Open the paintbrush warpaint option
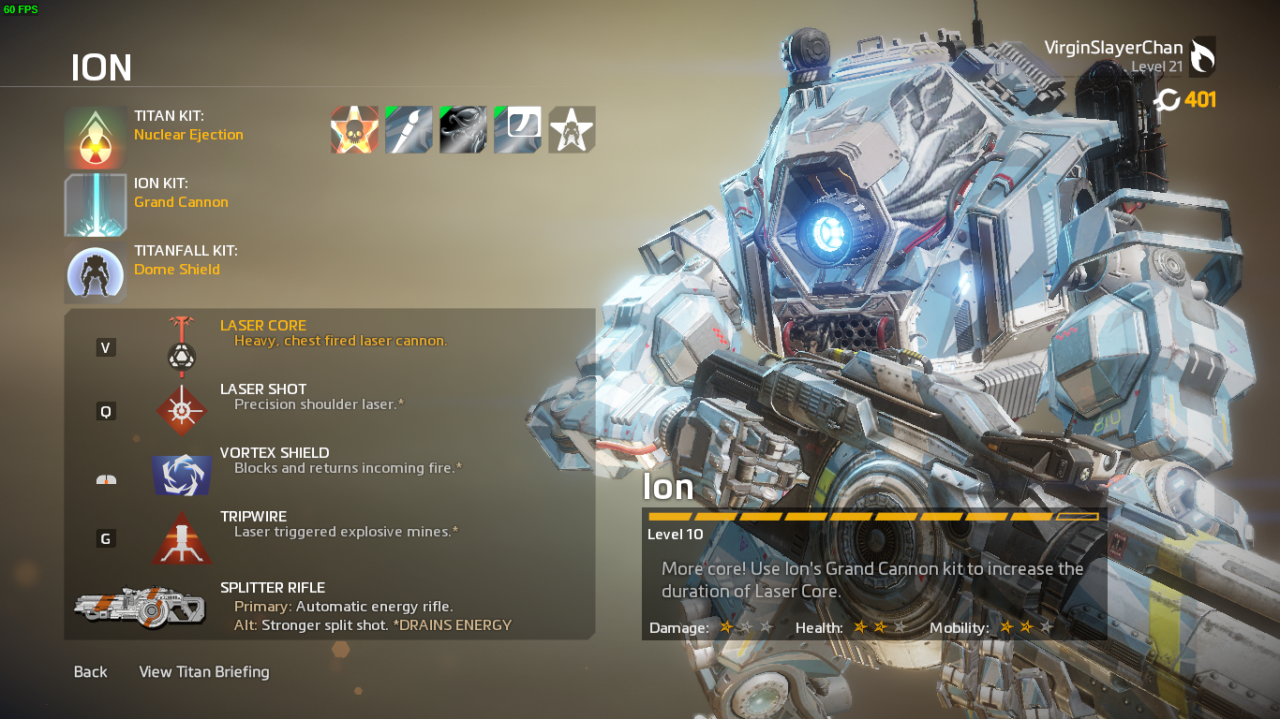The image size is (1280, 719). [409, 130]
